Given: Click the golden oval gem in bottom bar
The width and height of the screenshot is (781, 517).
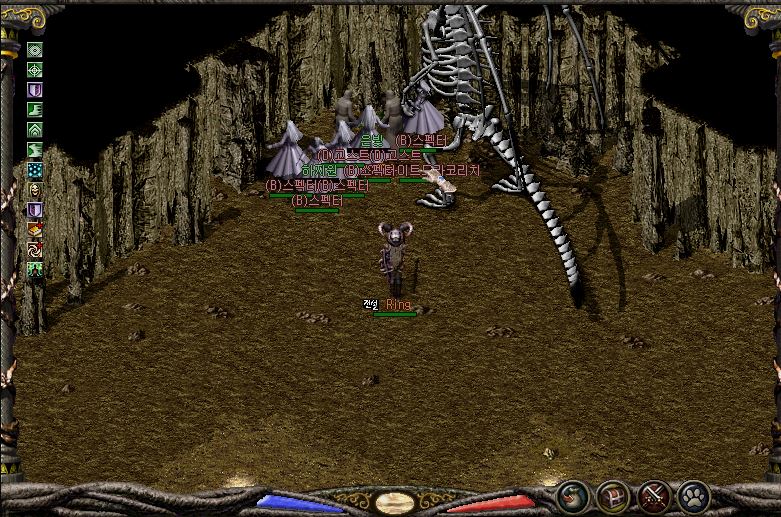Looking at the screenshot, I should pyautogui.click(x=389, y=502).
